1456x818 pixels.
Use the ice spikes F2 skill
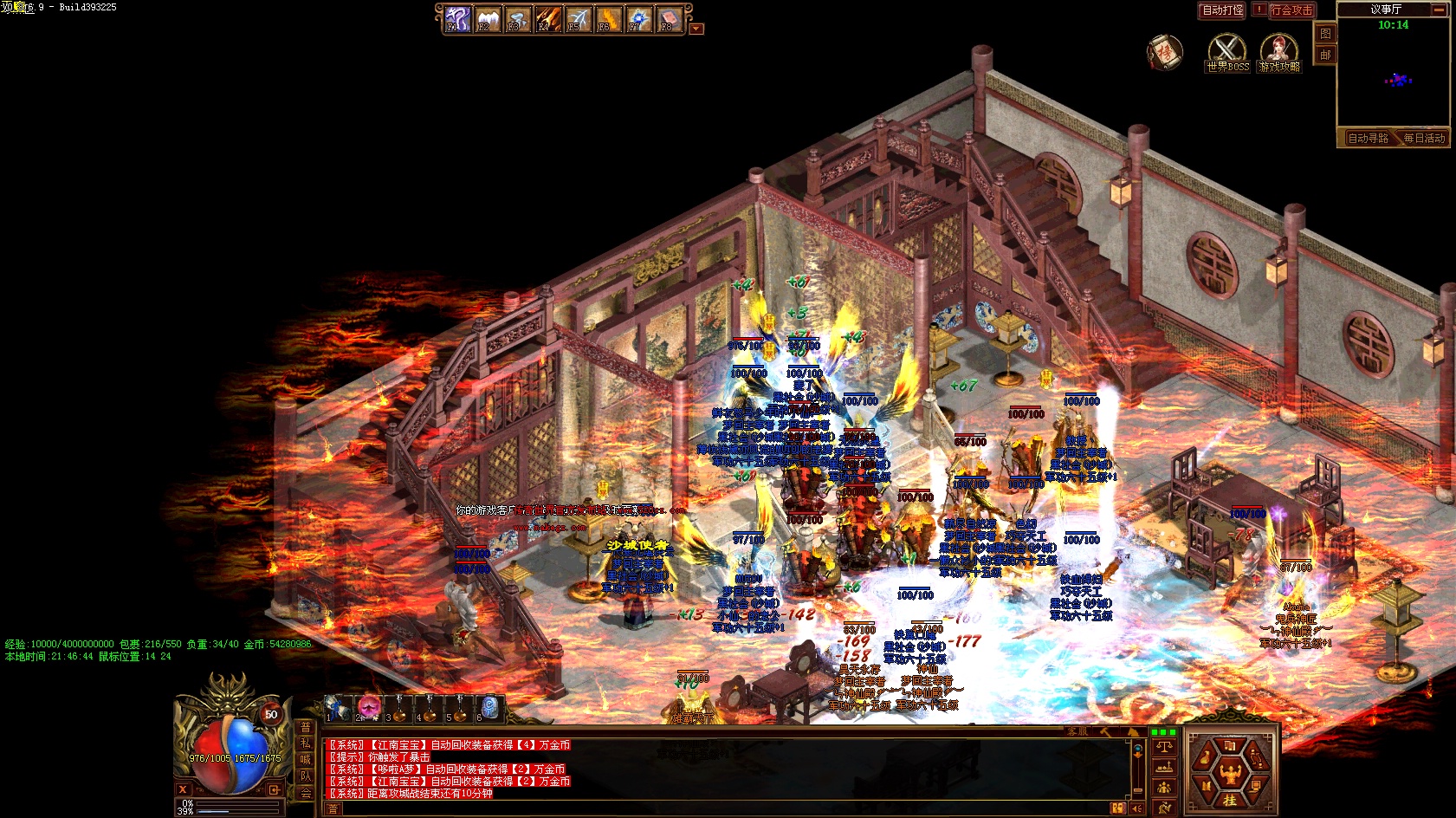487,18
